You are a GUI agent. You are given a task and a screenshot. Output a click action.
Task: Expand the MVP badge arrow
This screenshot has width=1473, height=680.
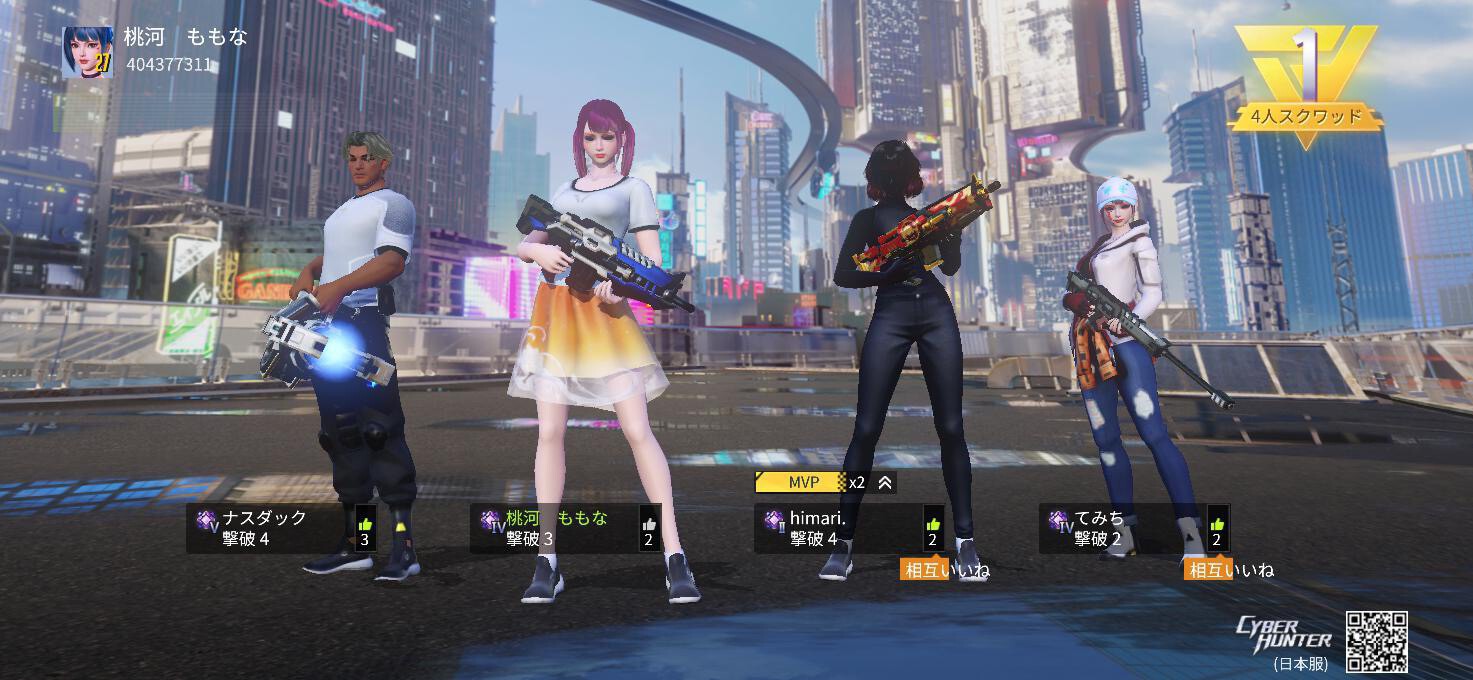884,483
